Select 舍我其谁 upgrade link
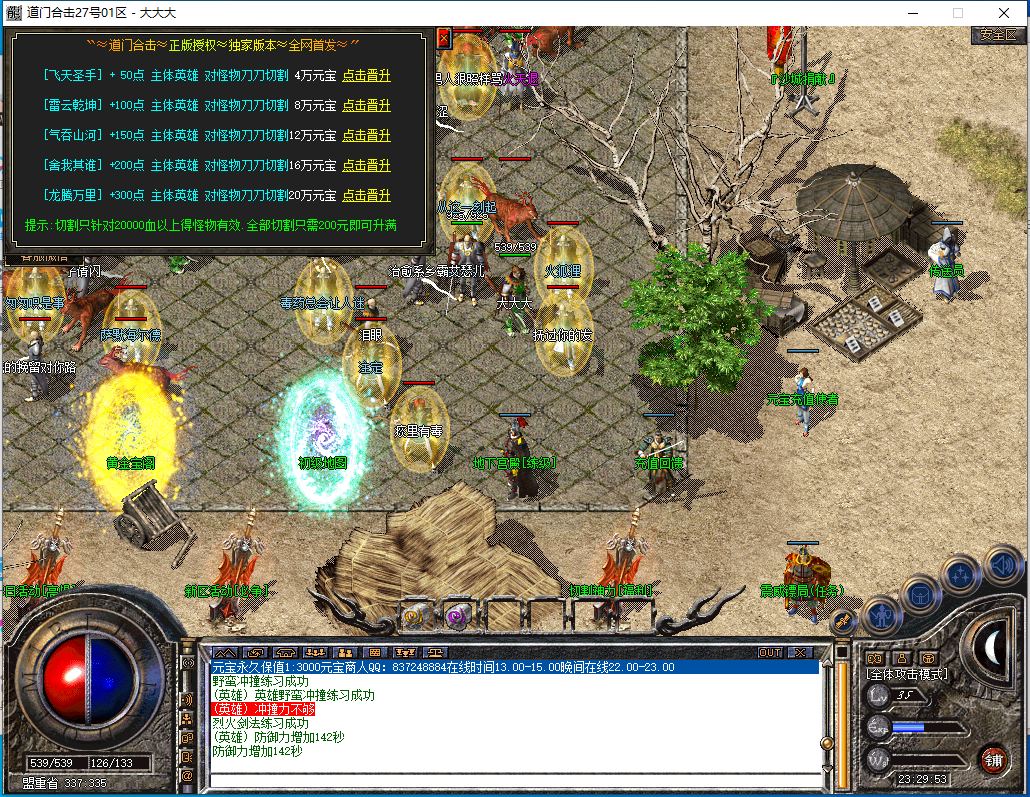Viewport: 1030px width, 797px height. point(366,165)
